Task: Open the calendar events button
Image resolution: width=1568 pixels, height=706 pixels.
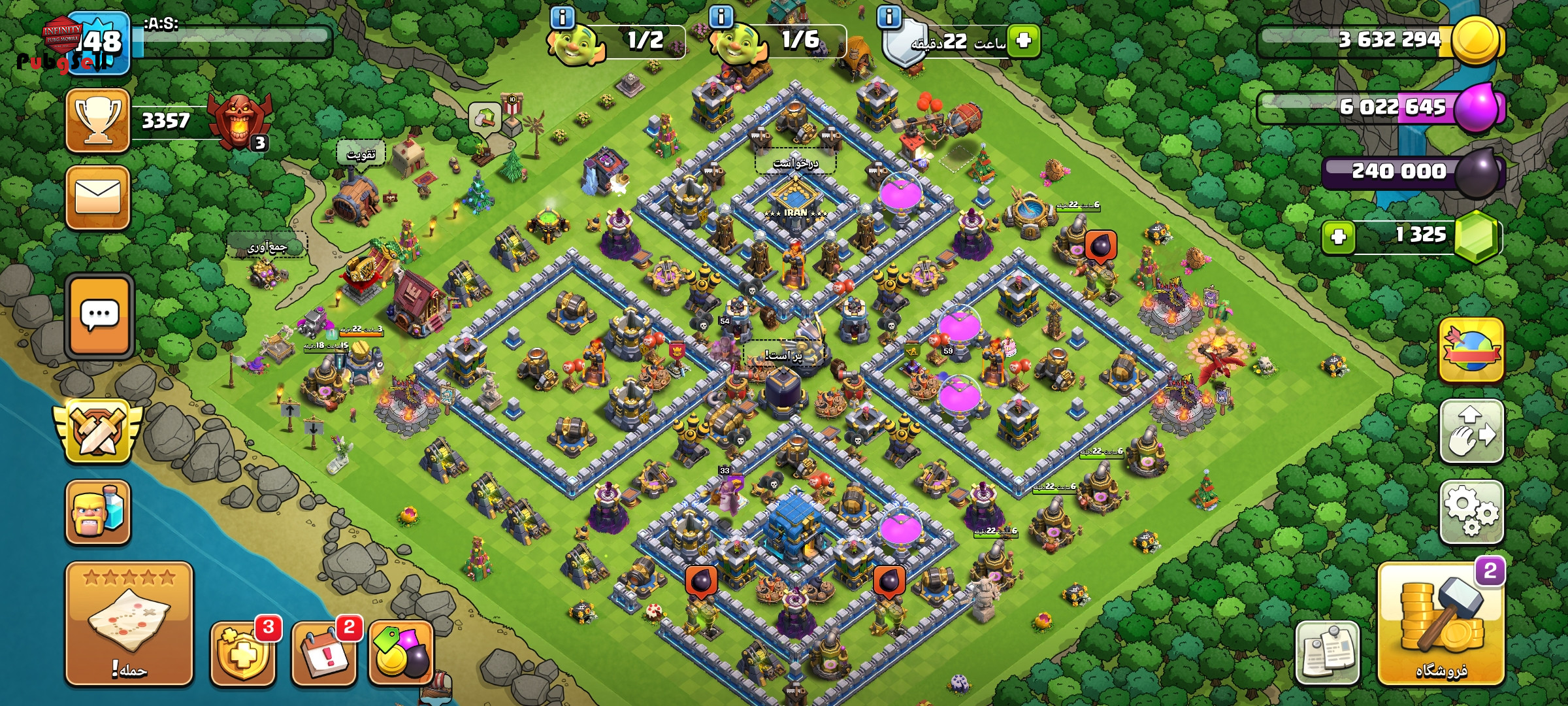Action: (x=325, y=652)
